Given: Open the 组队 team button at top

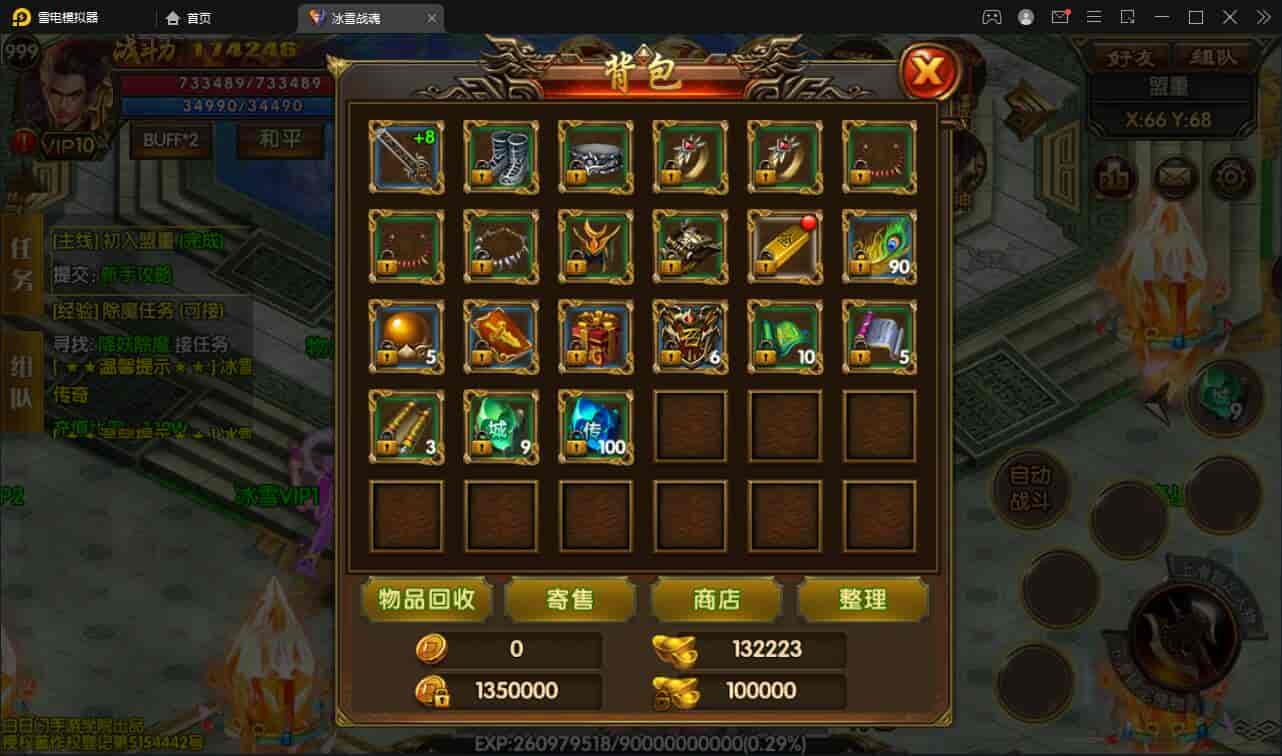Looking at the screenshot, I should [1212, 57].
